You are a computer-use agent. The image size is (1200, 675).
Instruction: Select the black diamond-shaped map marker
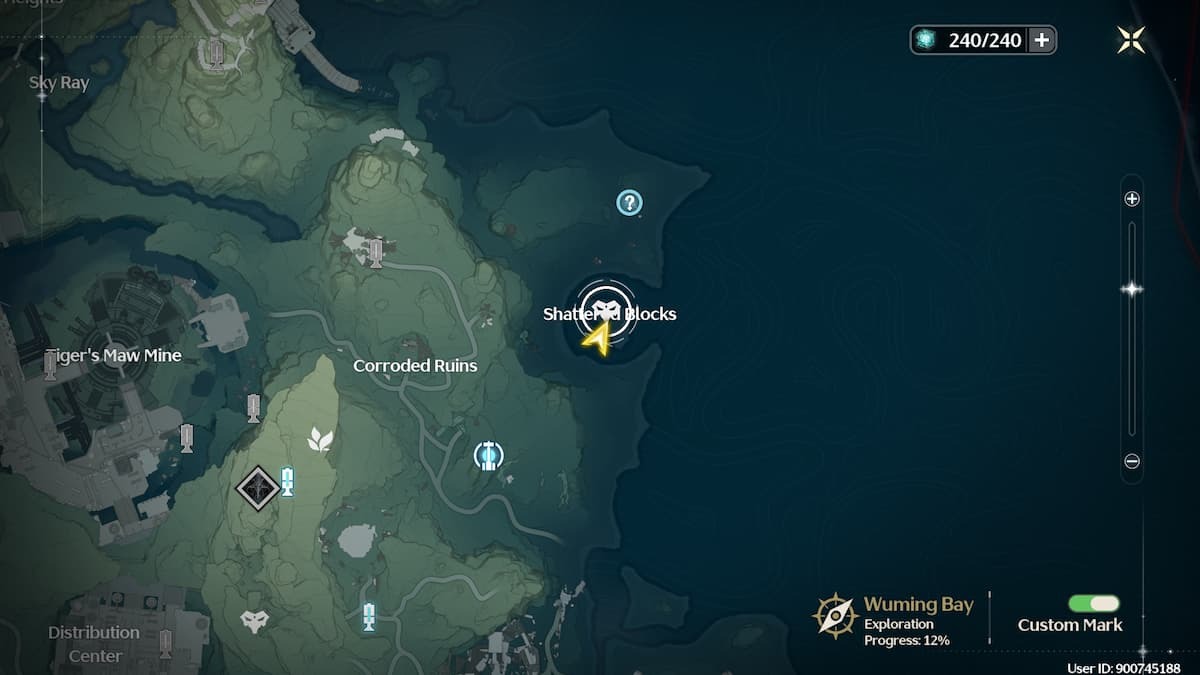pos(258,488)
